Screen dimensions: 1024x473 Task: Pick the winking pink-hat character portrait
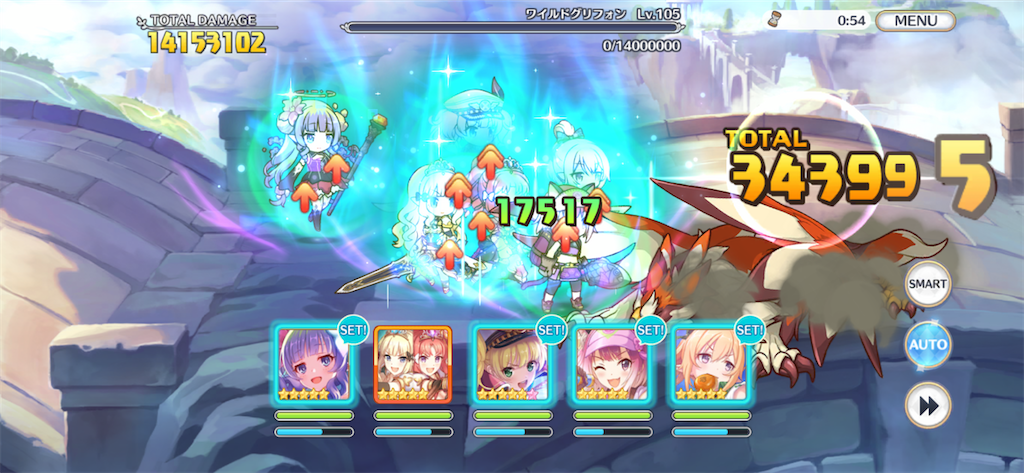coord(611,364)
